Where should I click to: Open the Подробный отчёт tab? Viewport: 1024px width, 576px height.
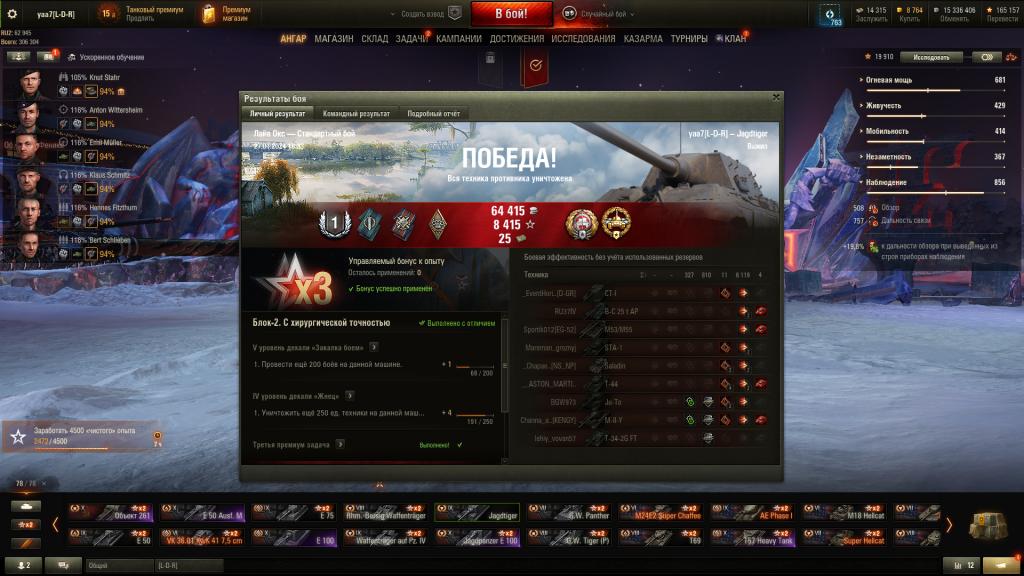click(433, 114)
